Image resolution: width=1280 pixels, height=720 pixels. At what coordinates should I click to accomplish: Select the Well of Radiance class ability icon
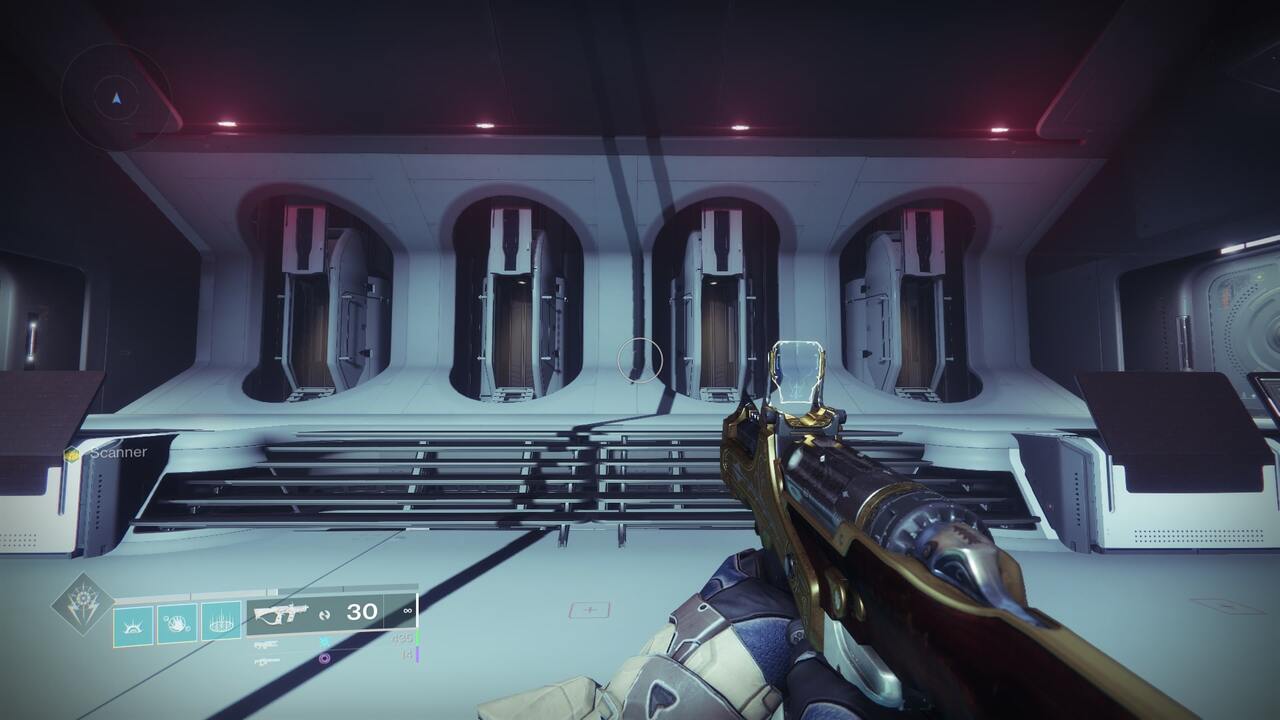point(222,621)
